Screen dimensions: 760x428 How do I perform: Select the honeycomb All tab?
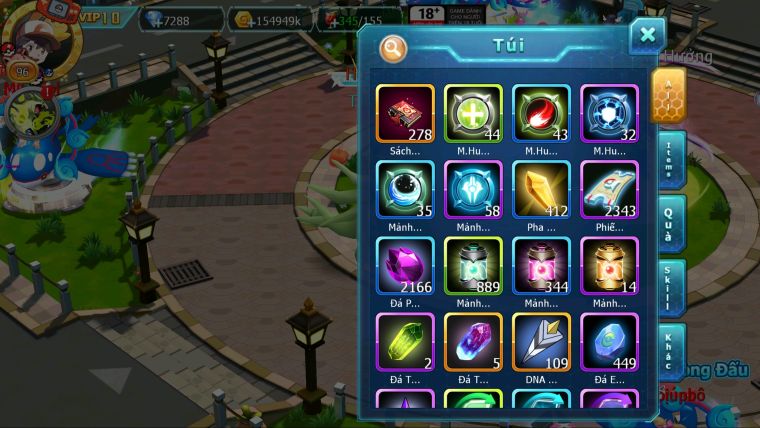point(668,94)
